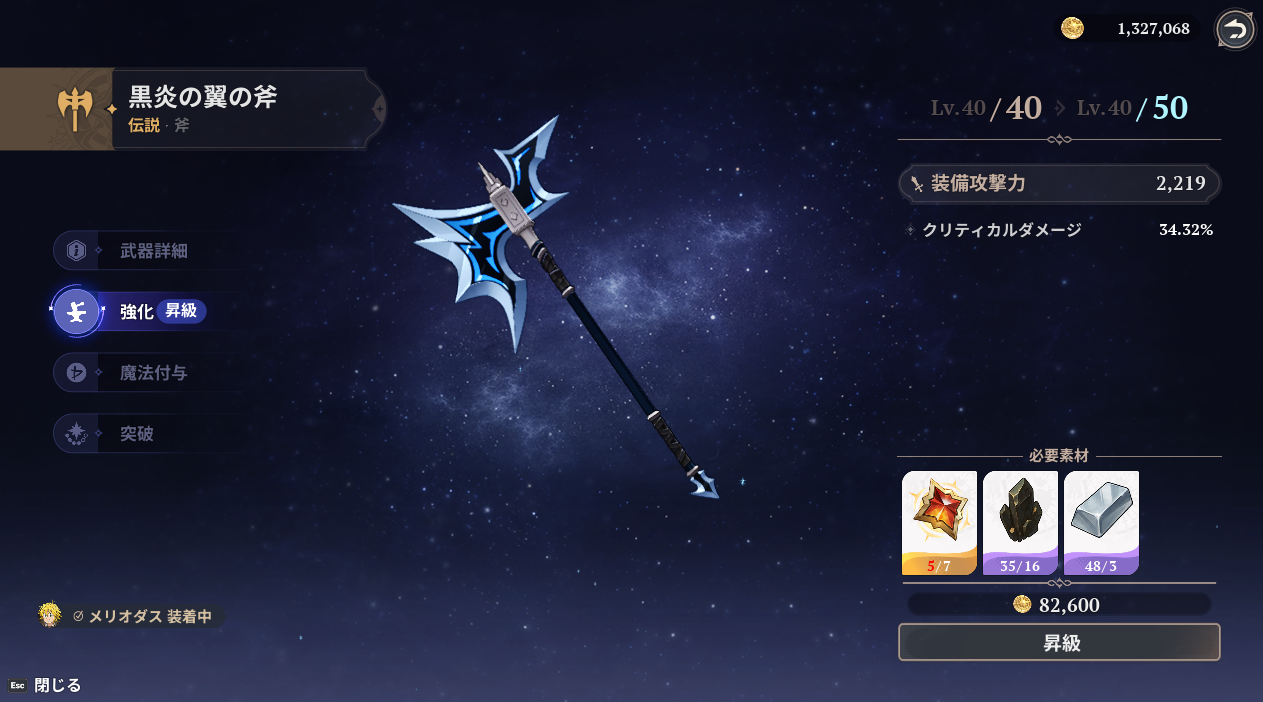This screenshot has width=1263, height=702.
Task: Switch to the 魔法付与 enchantment tab
Action: coord(152,373)
